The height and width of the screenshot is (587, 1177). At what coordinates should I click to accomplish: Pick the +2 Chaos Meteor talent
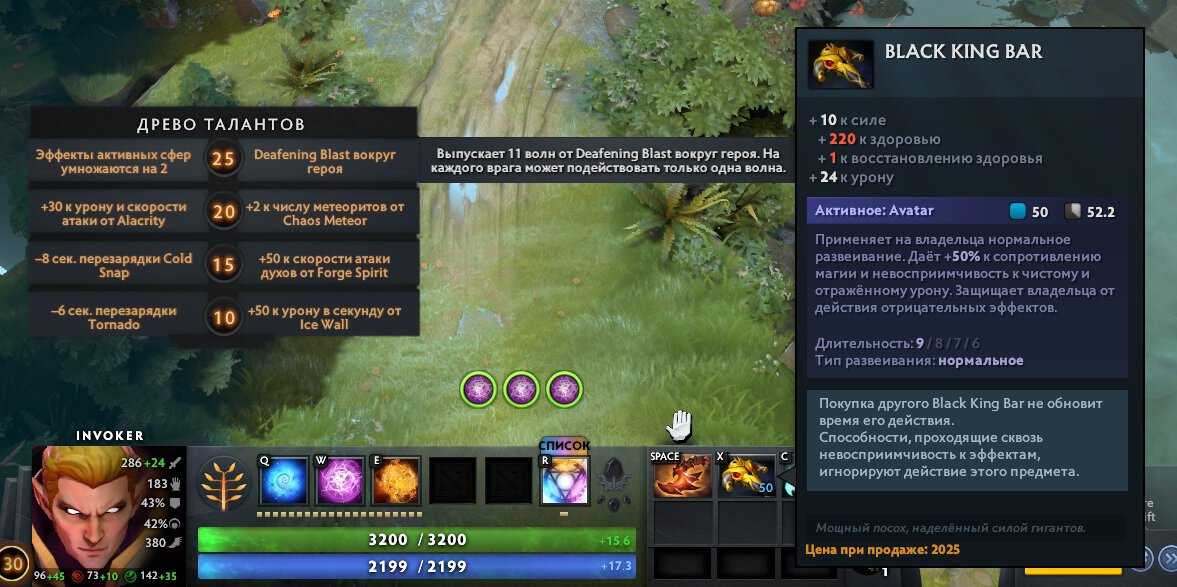click(x=325, y=213)
